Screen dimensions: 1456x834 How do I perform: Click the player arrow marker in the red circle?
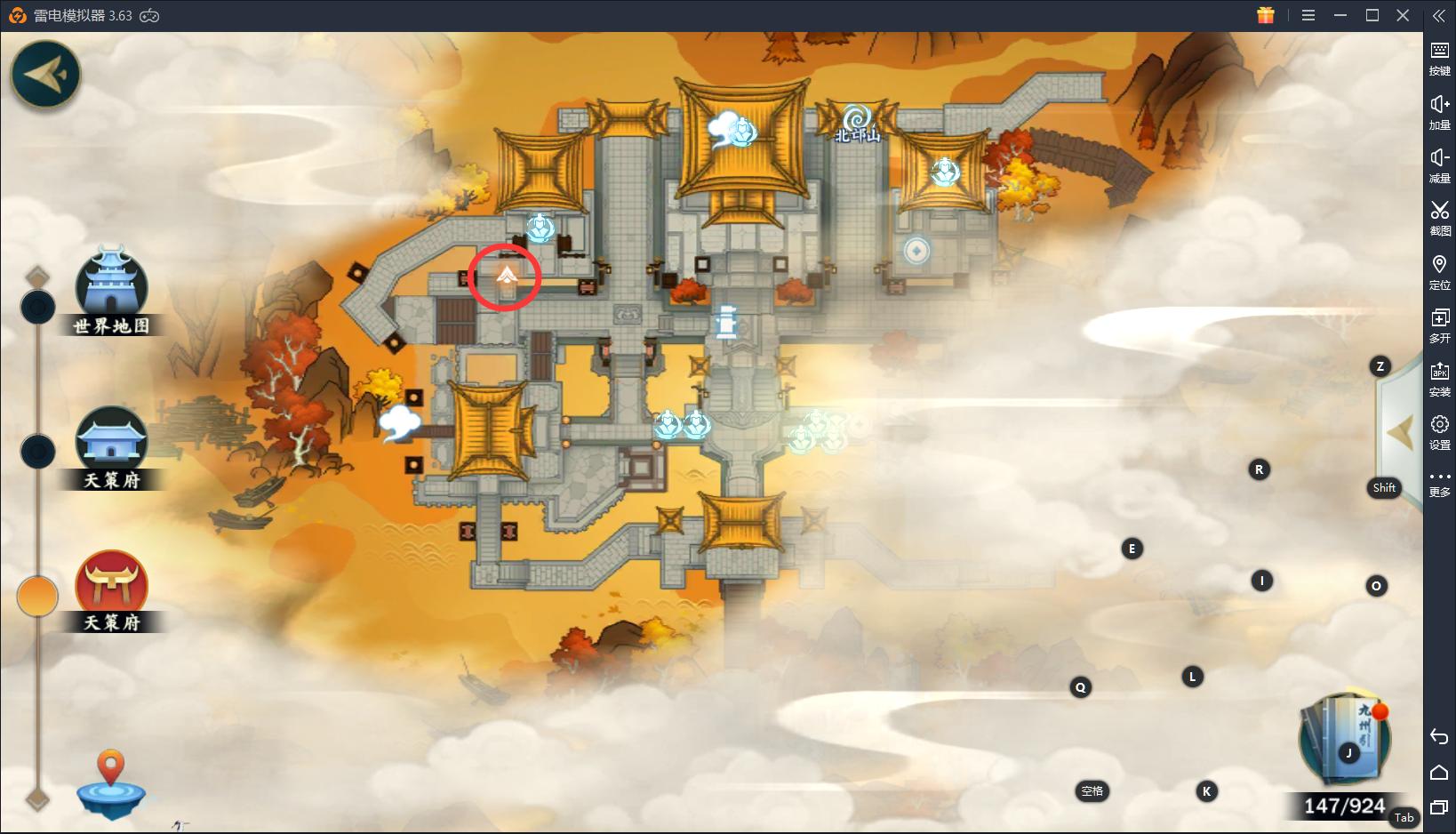click(506, 276)
